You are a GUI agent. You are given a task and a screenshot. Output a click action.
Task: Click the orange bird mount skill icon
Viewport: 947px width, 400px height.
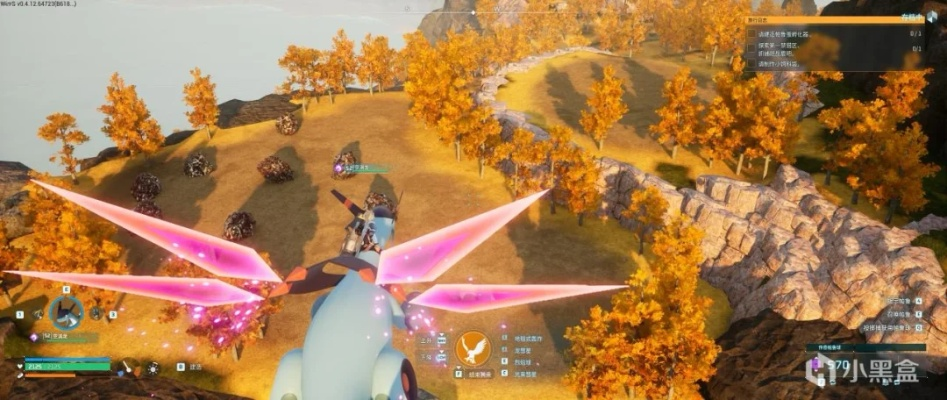click(x=472, y=349)
